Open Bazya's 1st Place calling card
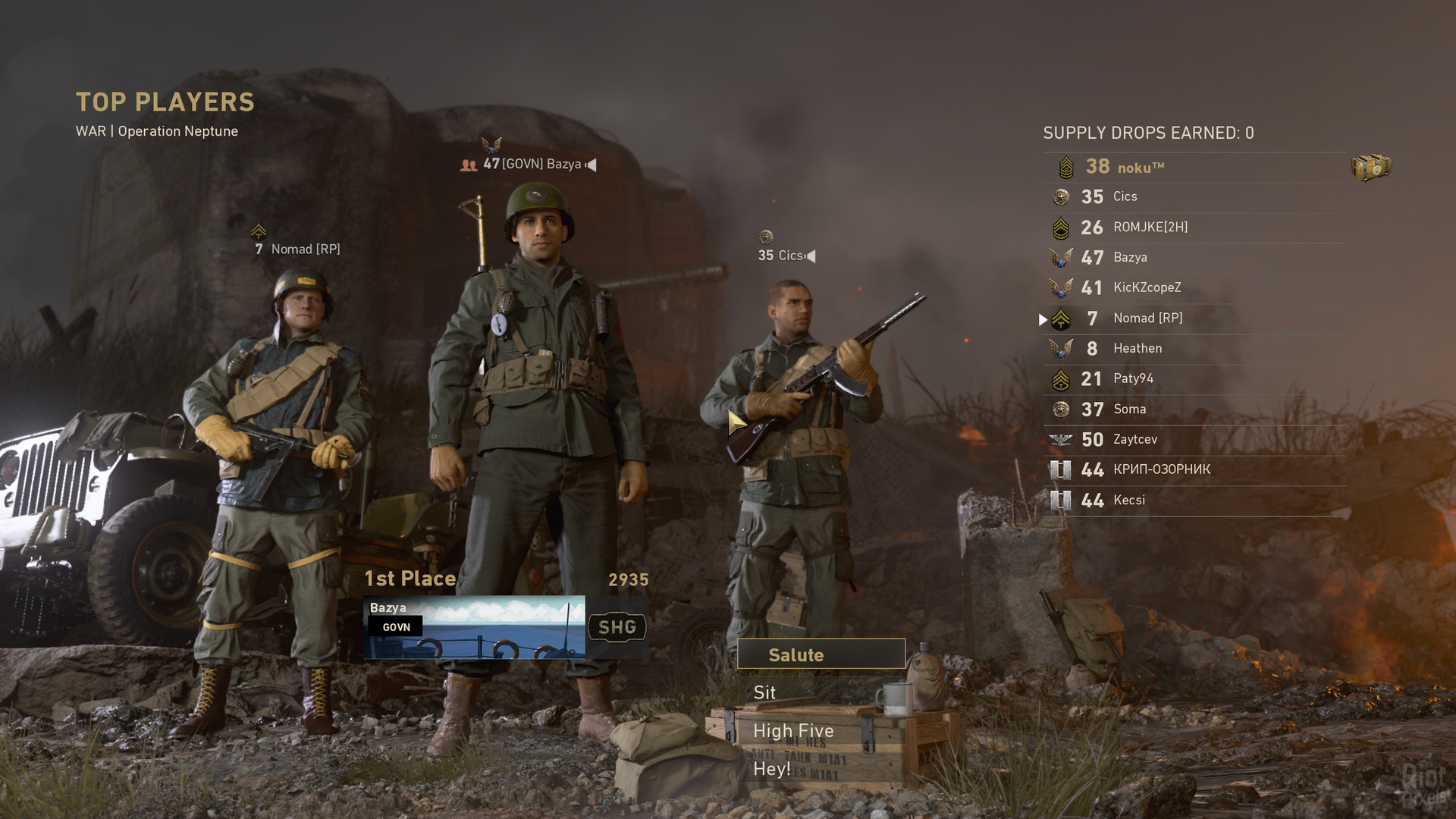 click(x=474, y=627)
